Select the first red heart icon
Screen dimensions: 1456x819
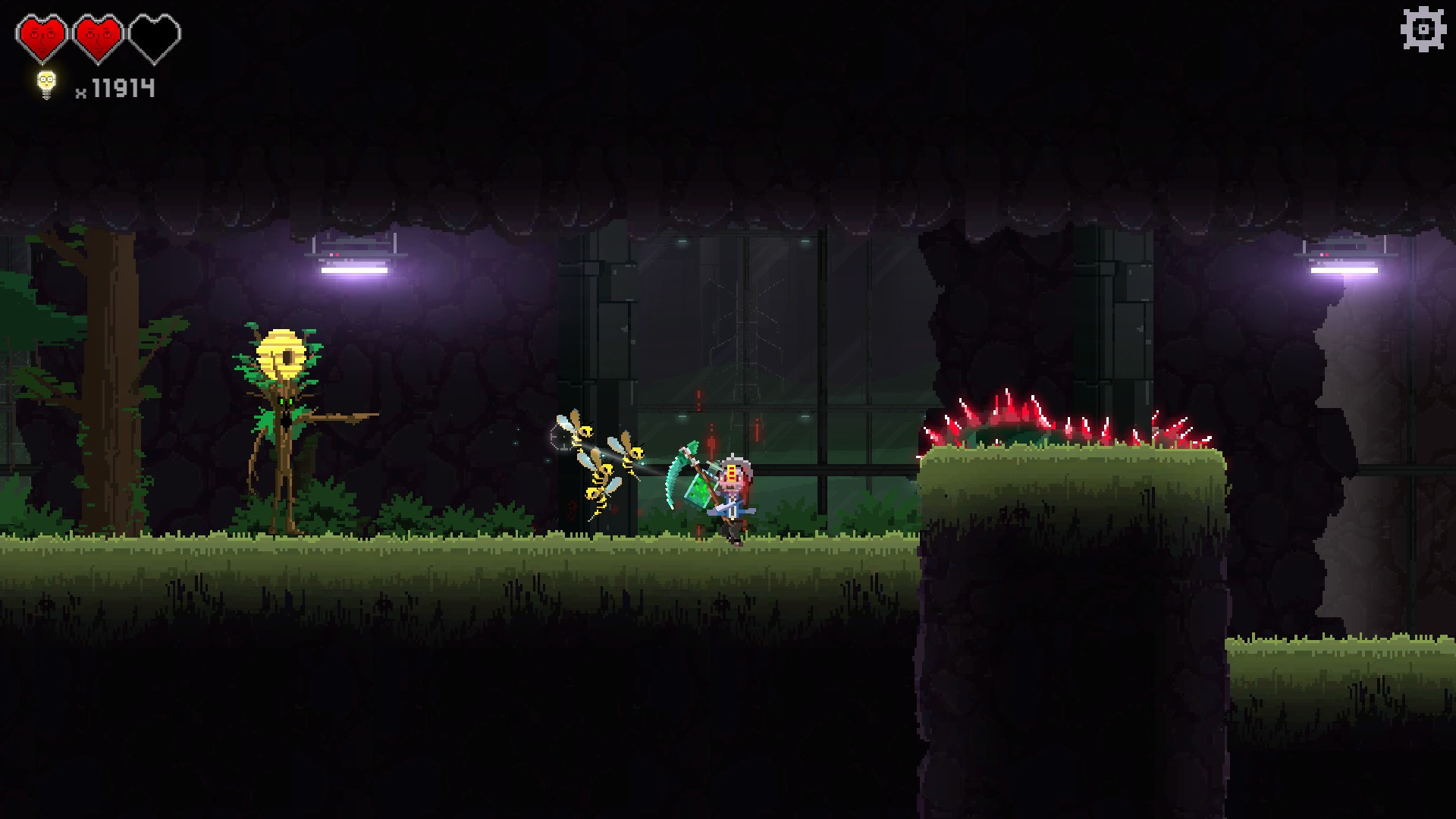(43, 33)
